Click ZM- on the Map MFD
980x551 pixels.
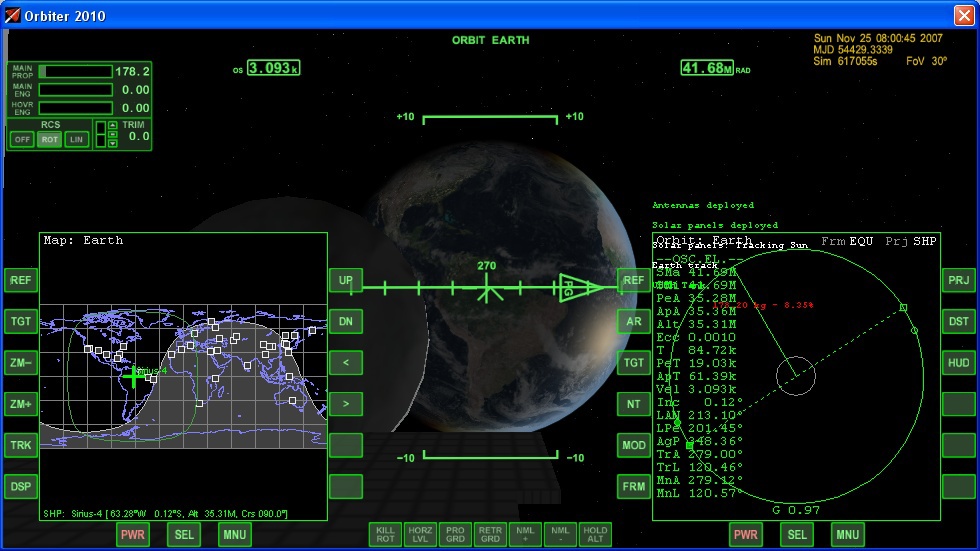point(21,363)
